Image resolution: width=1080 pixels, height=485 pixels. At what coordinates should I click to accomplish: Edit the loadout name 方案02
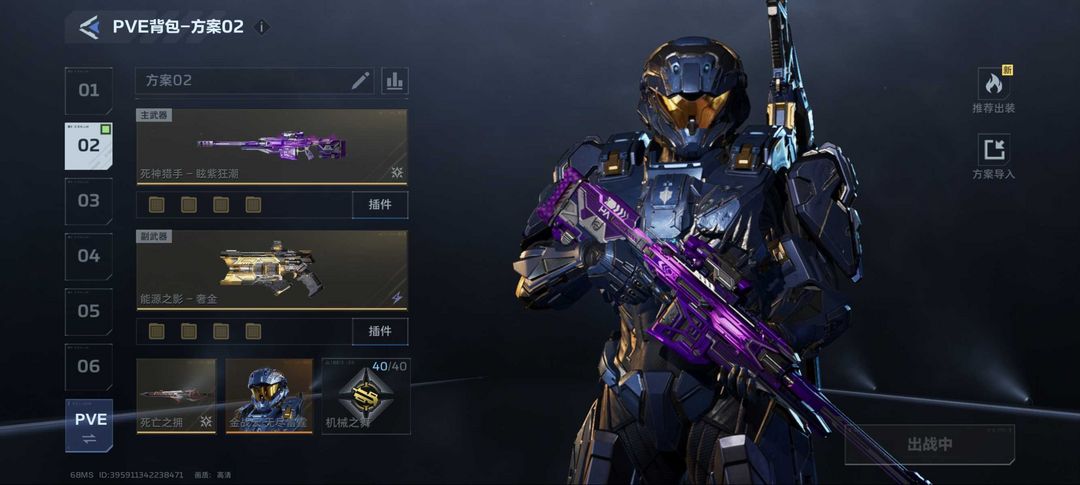[360, 81]
